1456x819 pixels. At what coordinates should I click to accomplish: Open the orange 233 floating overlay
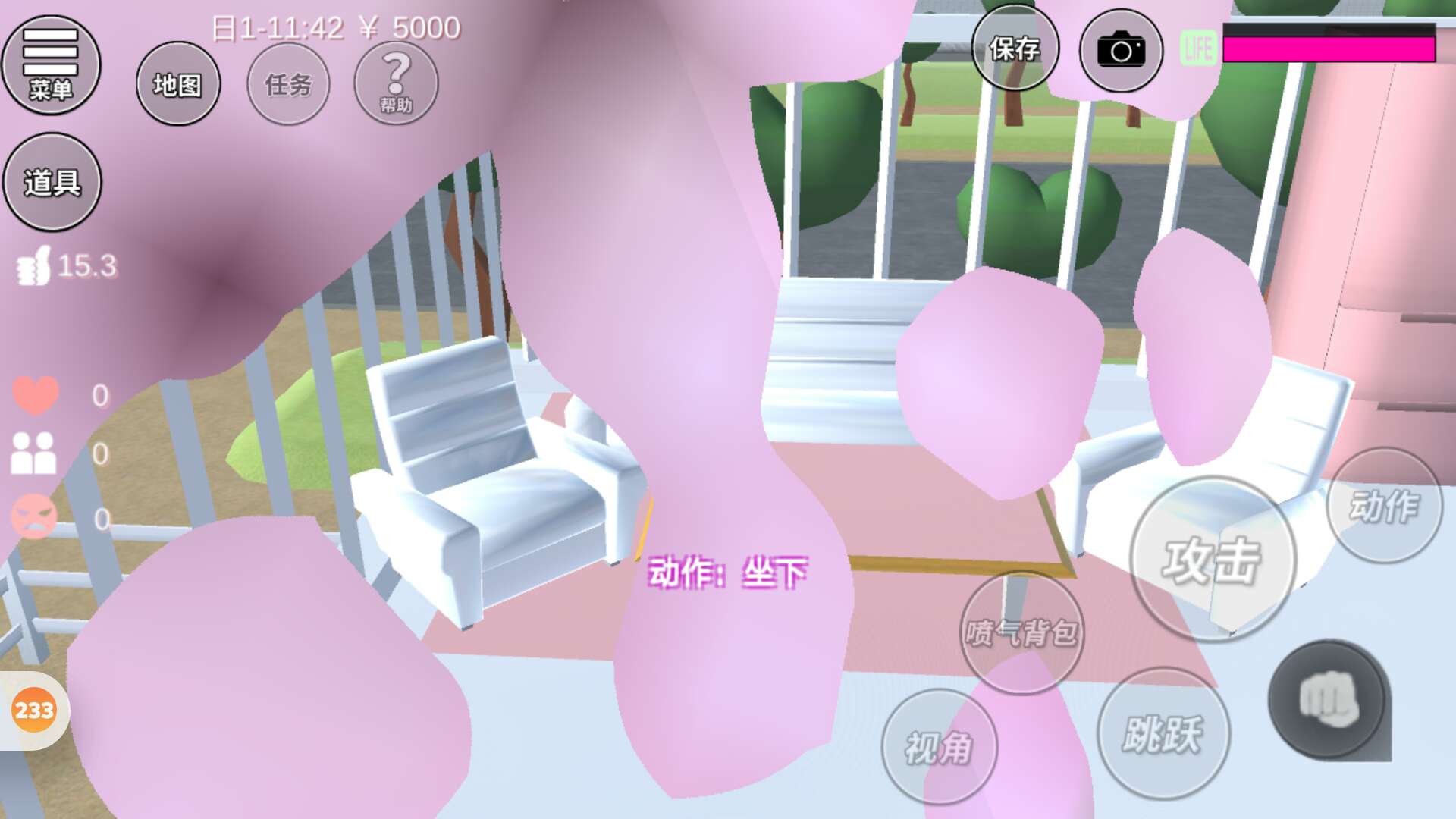tap(34, 711)
